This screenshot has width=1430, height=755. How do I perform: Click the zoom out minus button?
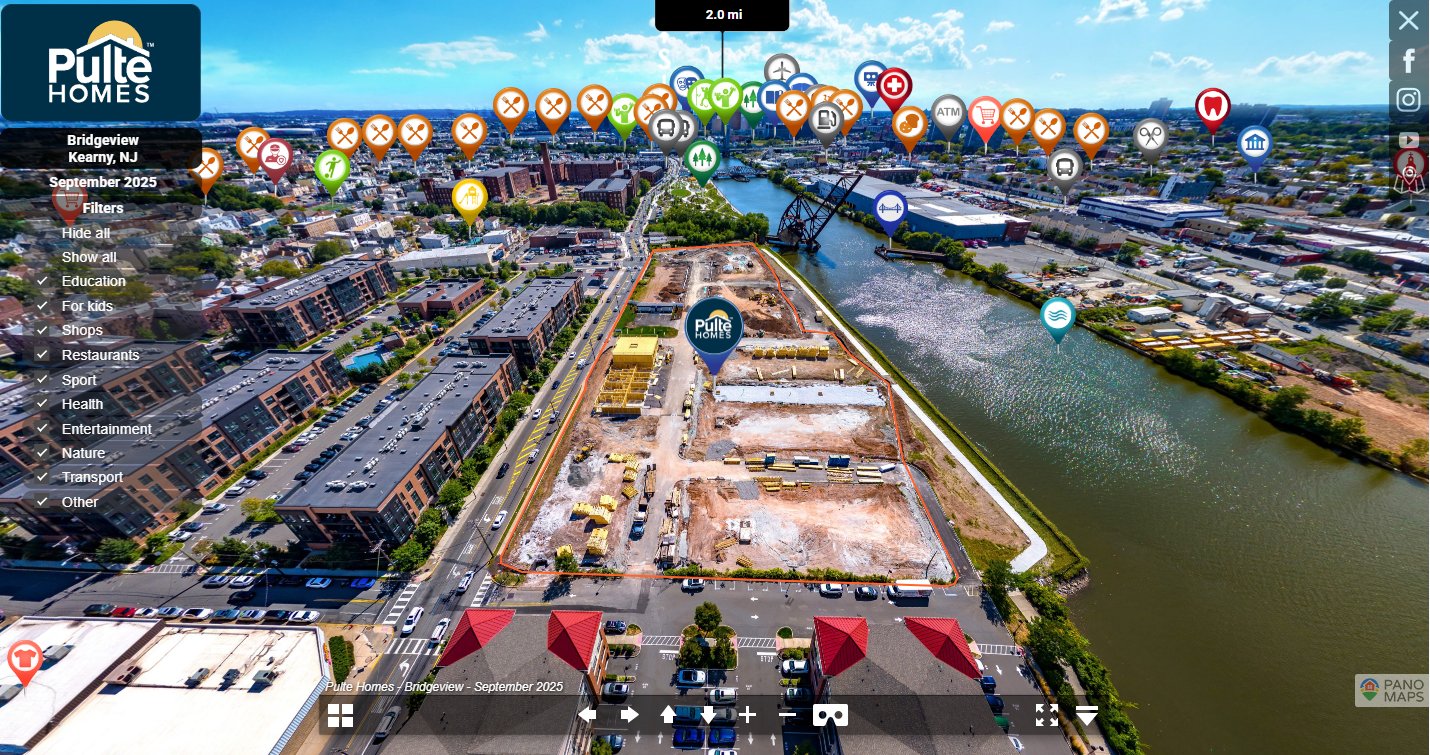(787, 715)
